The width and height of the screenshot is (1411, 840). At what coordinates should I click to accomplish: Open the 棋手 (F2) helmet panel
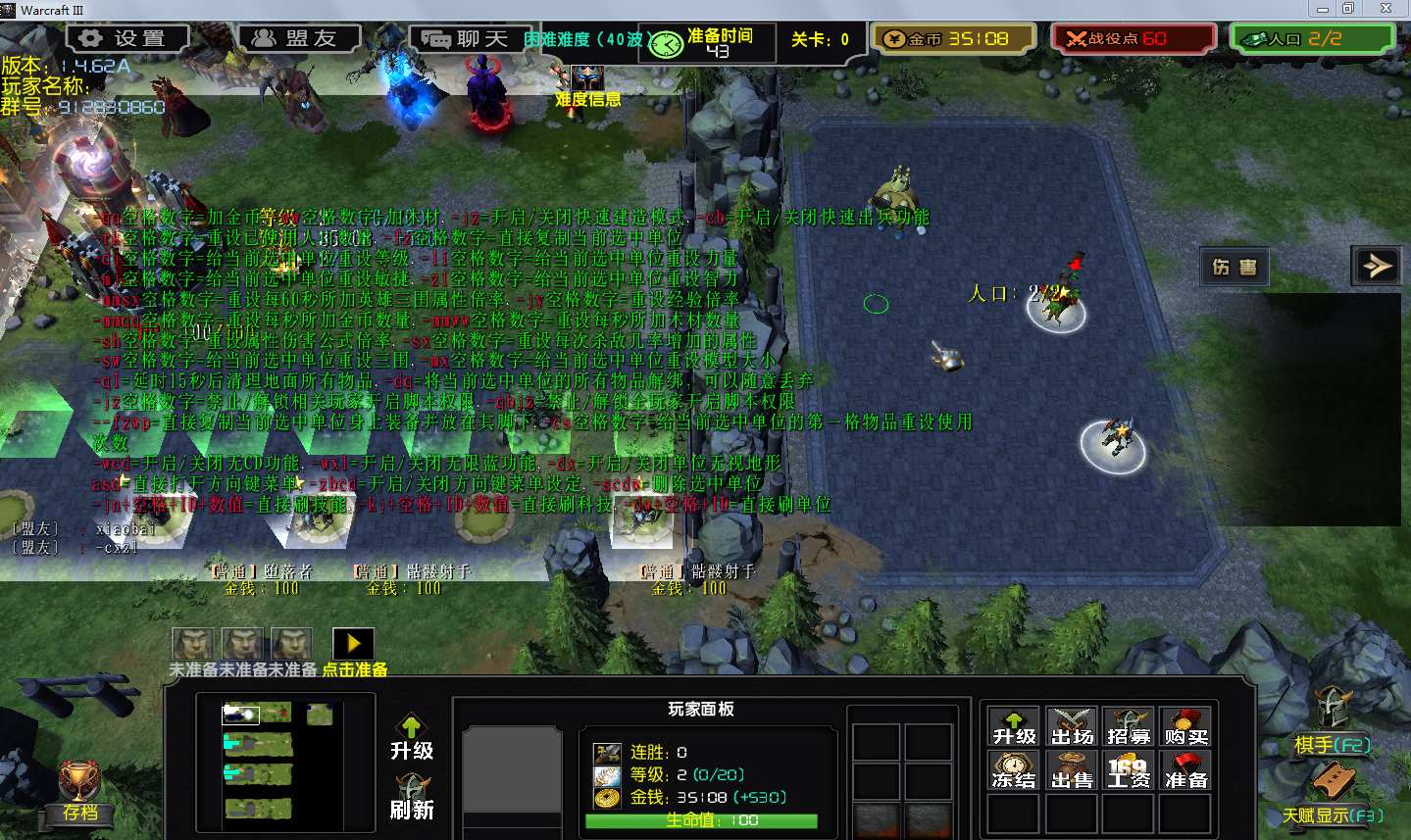click(1332, 718)
